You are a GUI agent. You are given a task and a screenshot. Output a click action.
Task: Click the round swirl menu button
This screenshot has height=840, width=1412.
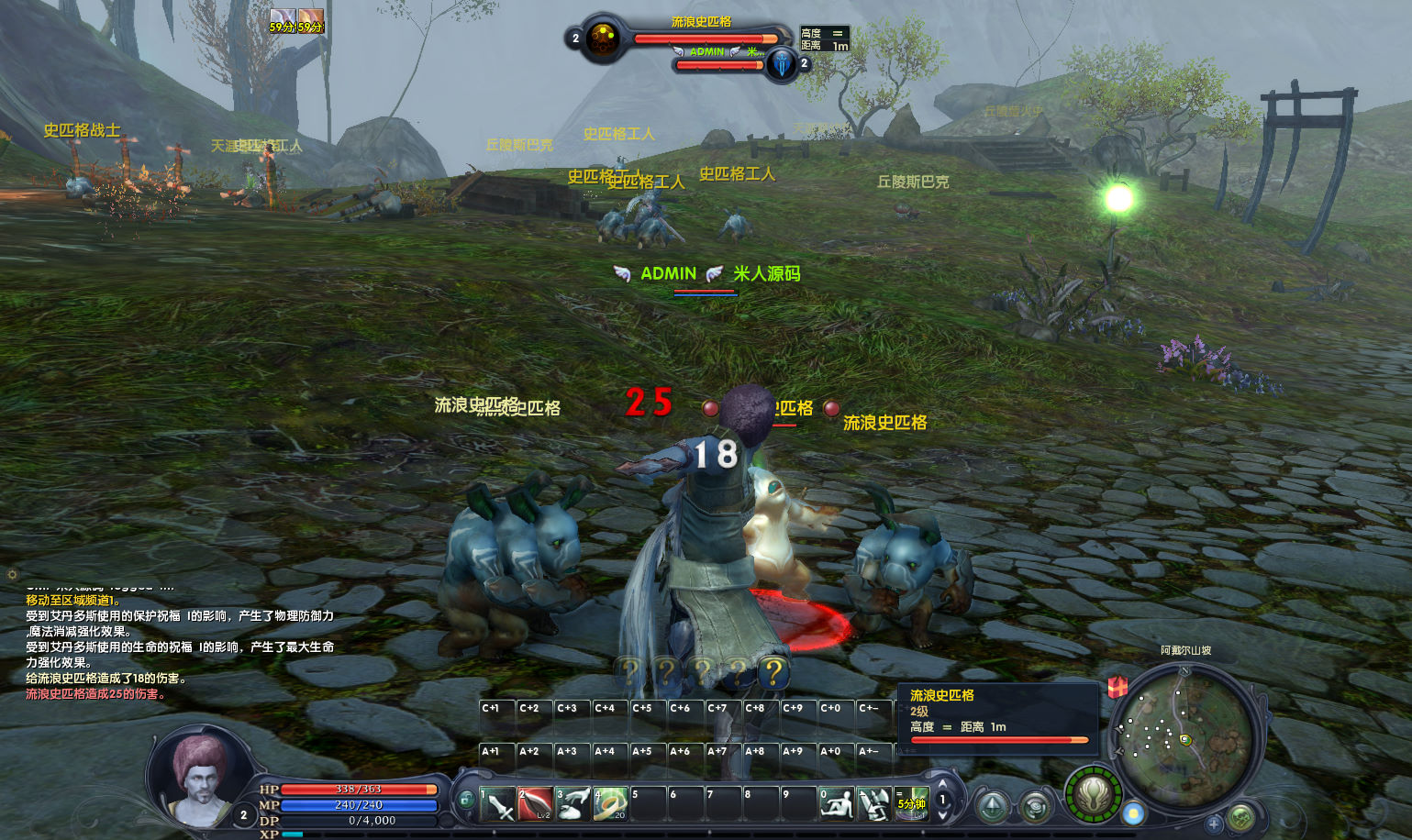[1036, 807]
